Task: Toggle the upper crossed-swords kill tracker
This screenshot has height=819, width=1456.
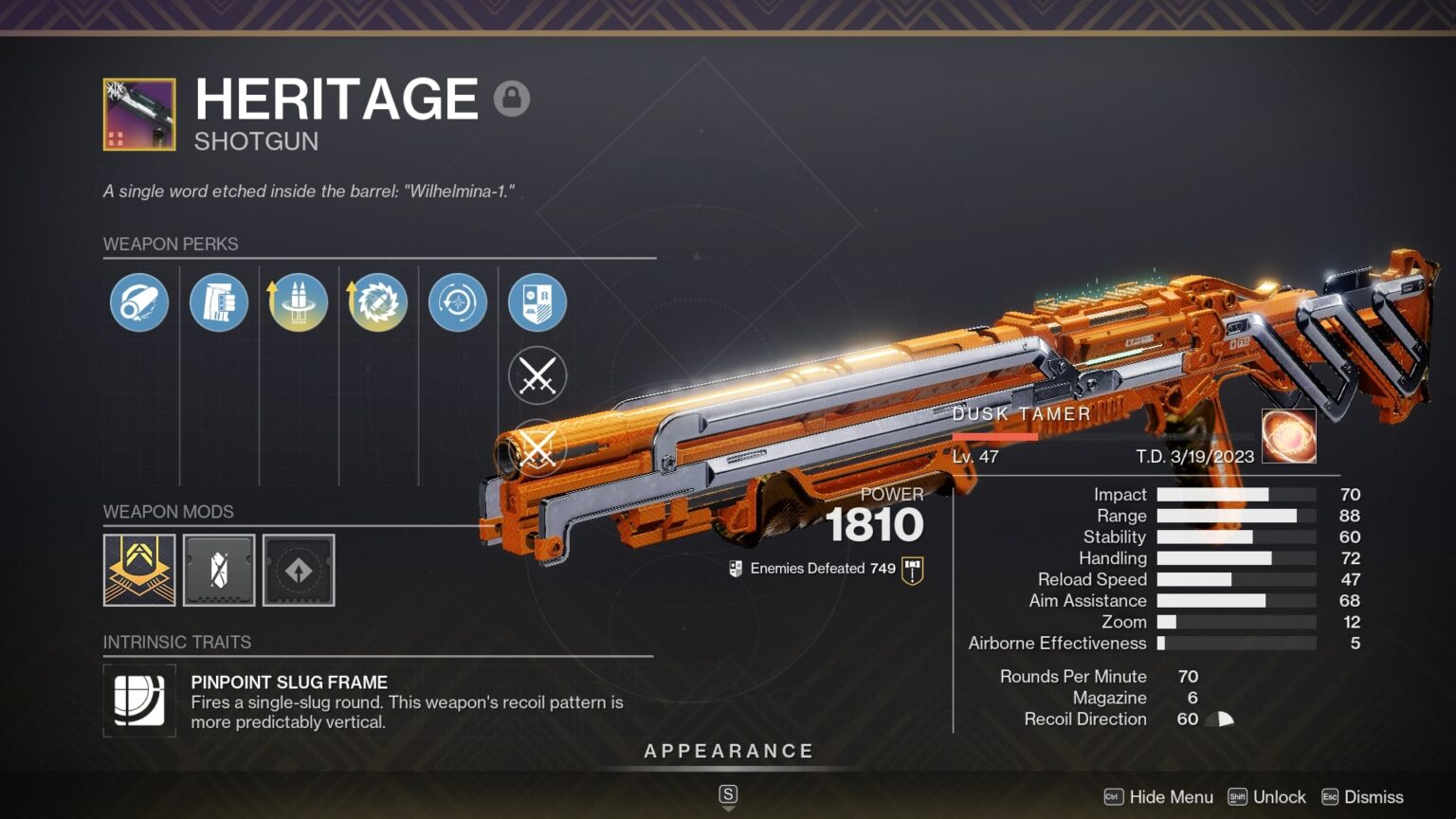Action: coord(537,375)
